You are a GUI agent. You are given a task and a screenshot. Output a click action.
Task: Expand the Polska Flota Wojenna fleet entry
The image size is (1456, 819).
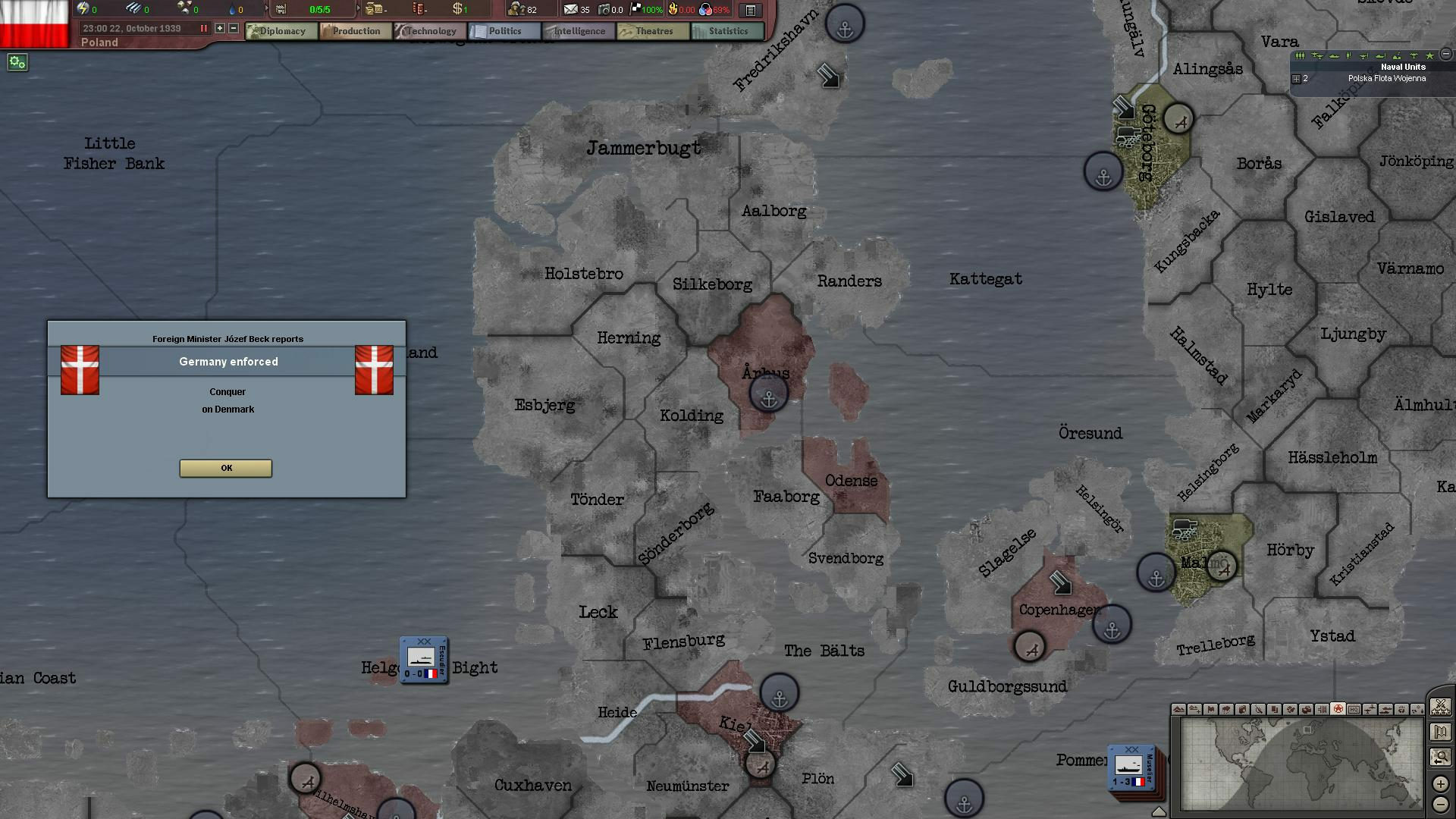[x=1297, y=80]
